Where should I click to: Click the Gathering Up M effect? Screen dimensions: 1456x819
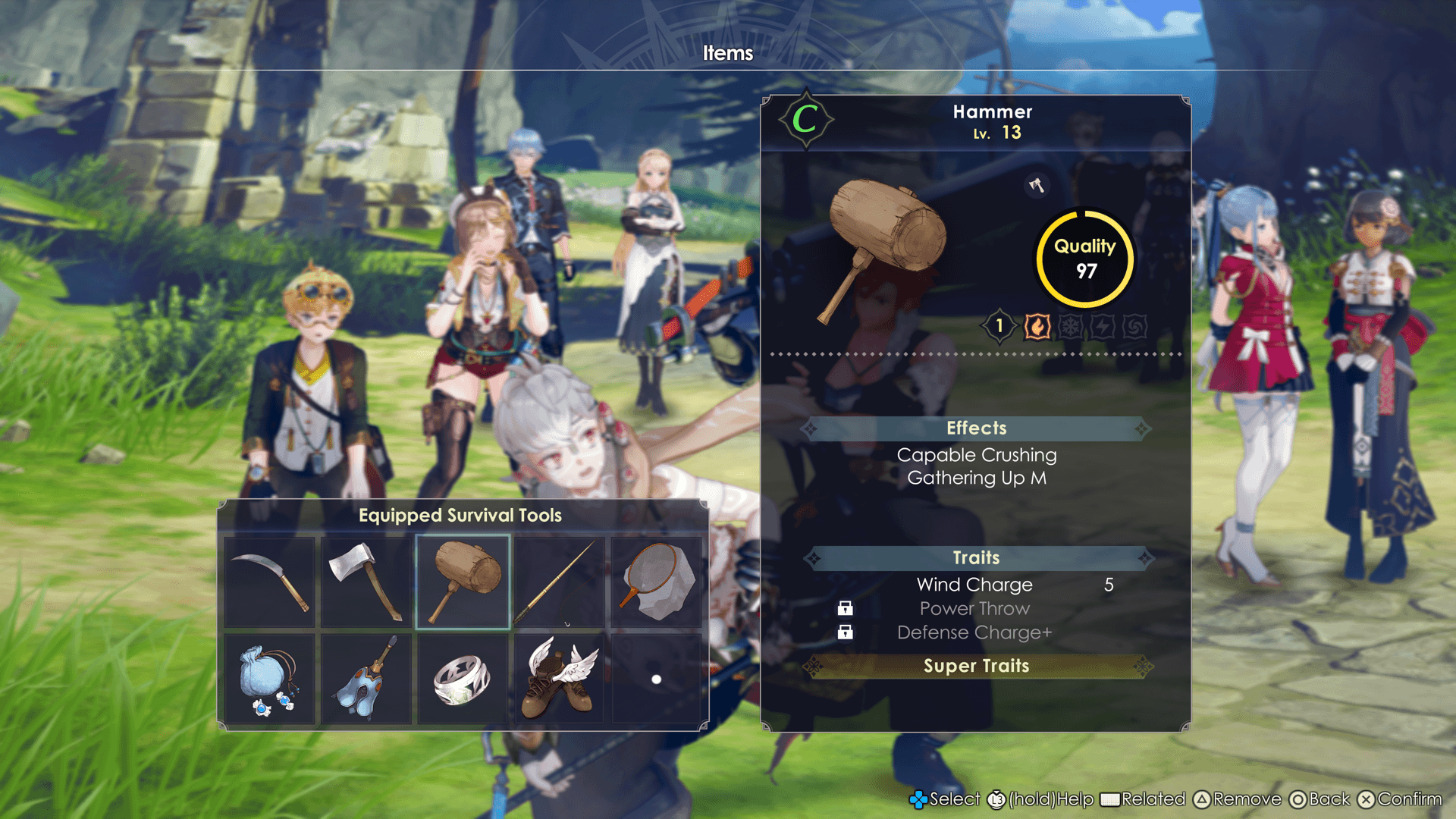coord(976,478)
